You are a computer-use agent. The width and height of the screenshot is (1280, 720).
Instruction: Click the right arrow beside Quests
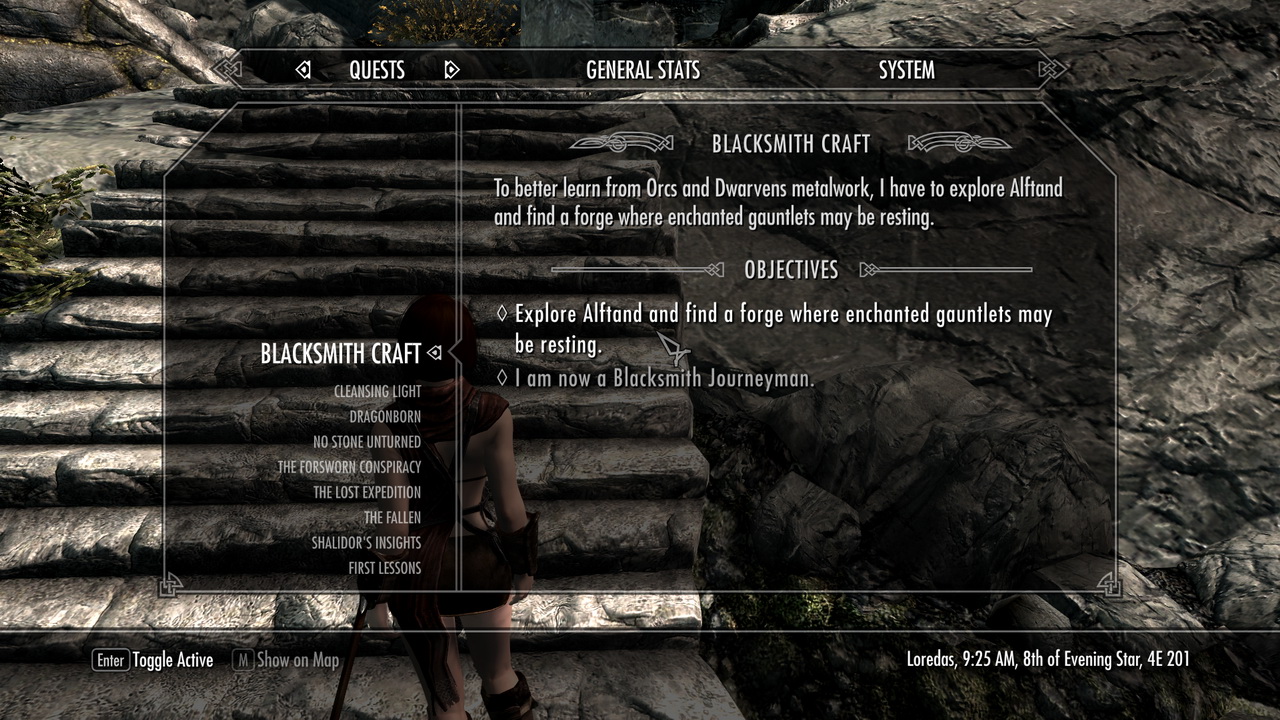pos(451,70)
